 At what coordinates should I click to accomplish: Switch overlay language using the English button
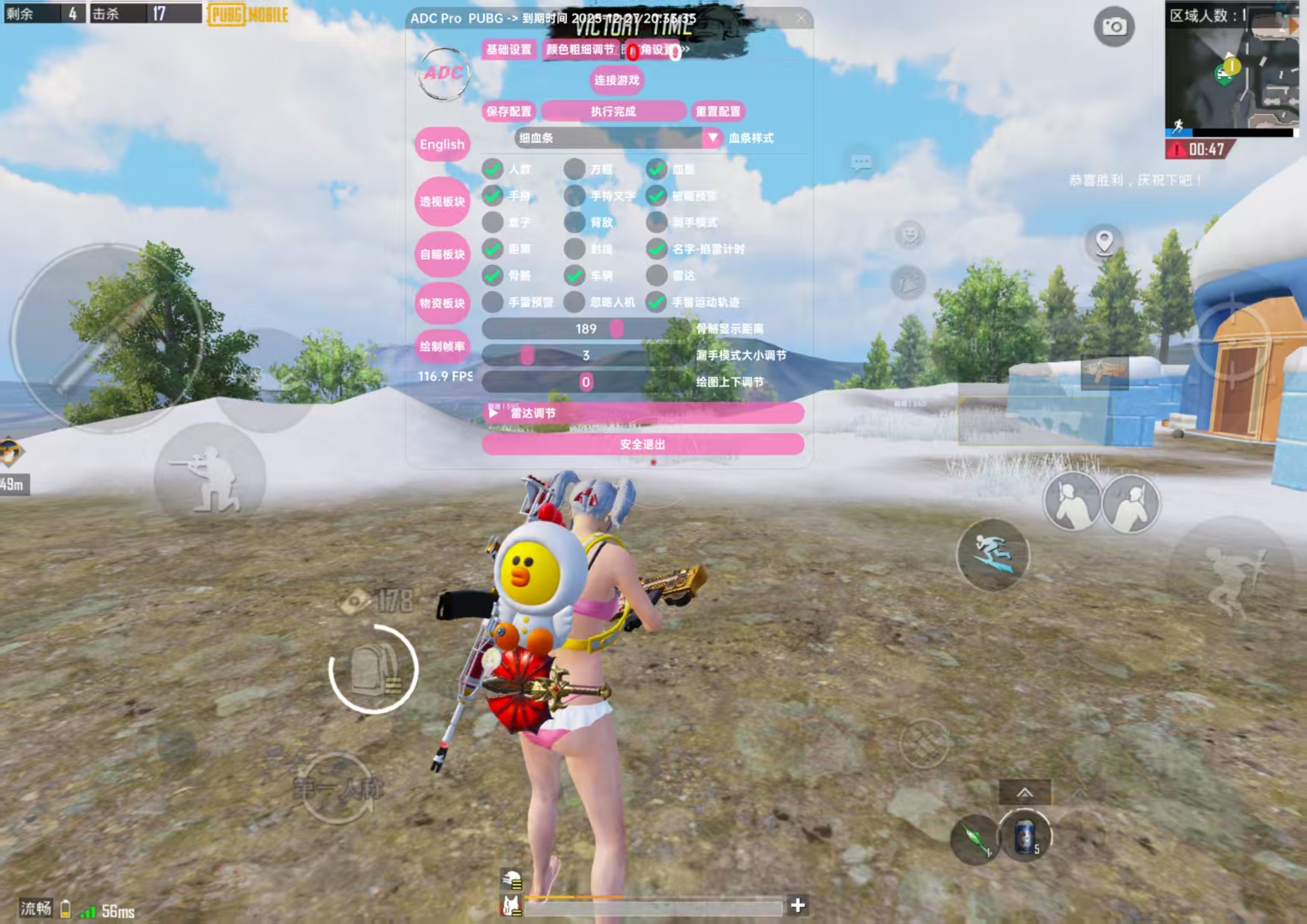(x=442, y=144)
